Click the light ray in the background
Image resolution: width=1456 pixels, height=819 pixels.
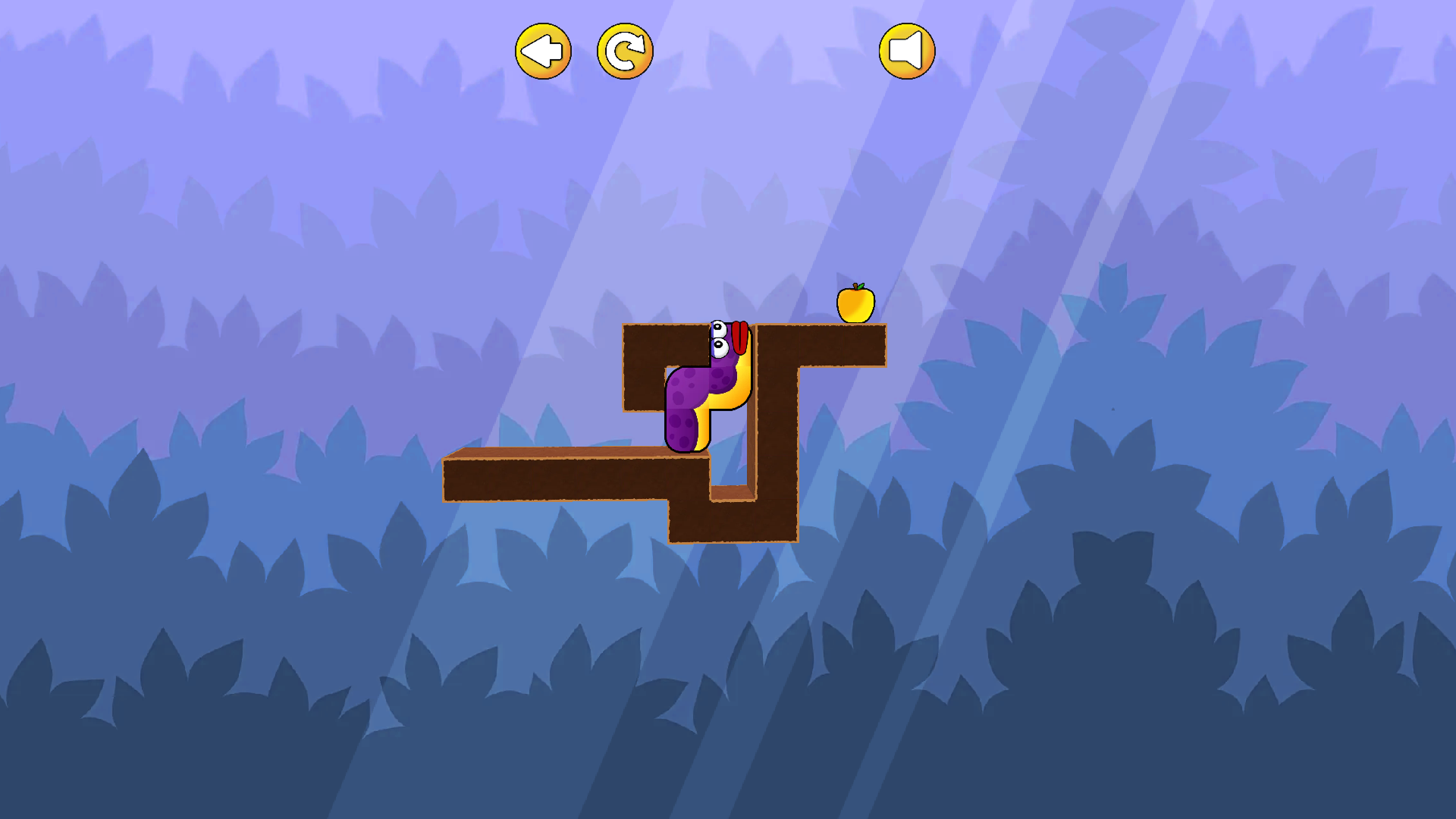(948, 190)
